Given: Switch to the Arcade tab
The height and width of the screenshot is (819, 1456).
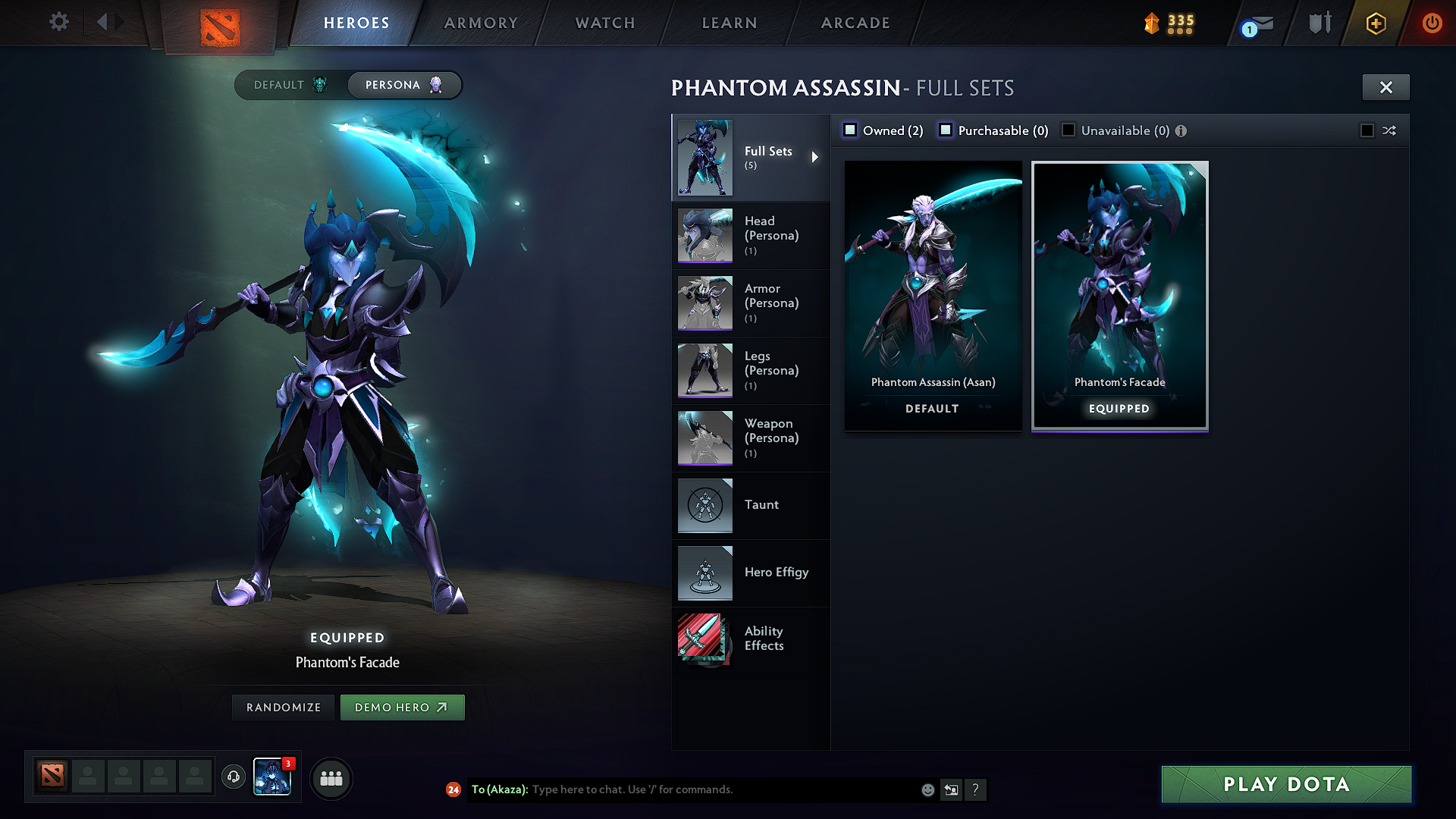Looking at the screenshot, I should pyautogui.click(x=855, y=23).
